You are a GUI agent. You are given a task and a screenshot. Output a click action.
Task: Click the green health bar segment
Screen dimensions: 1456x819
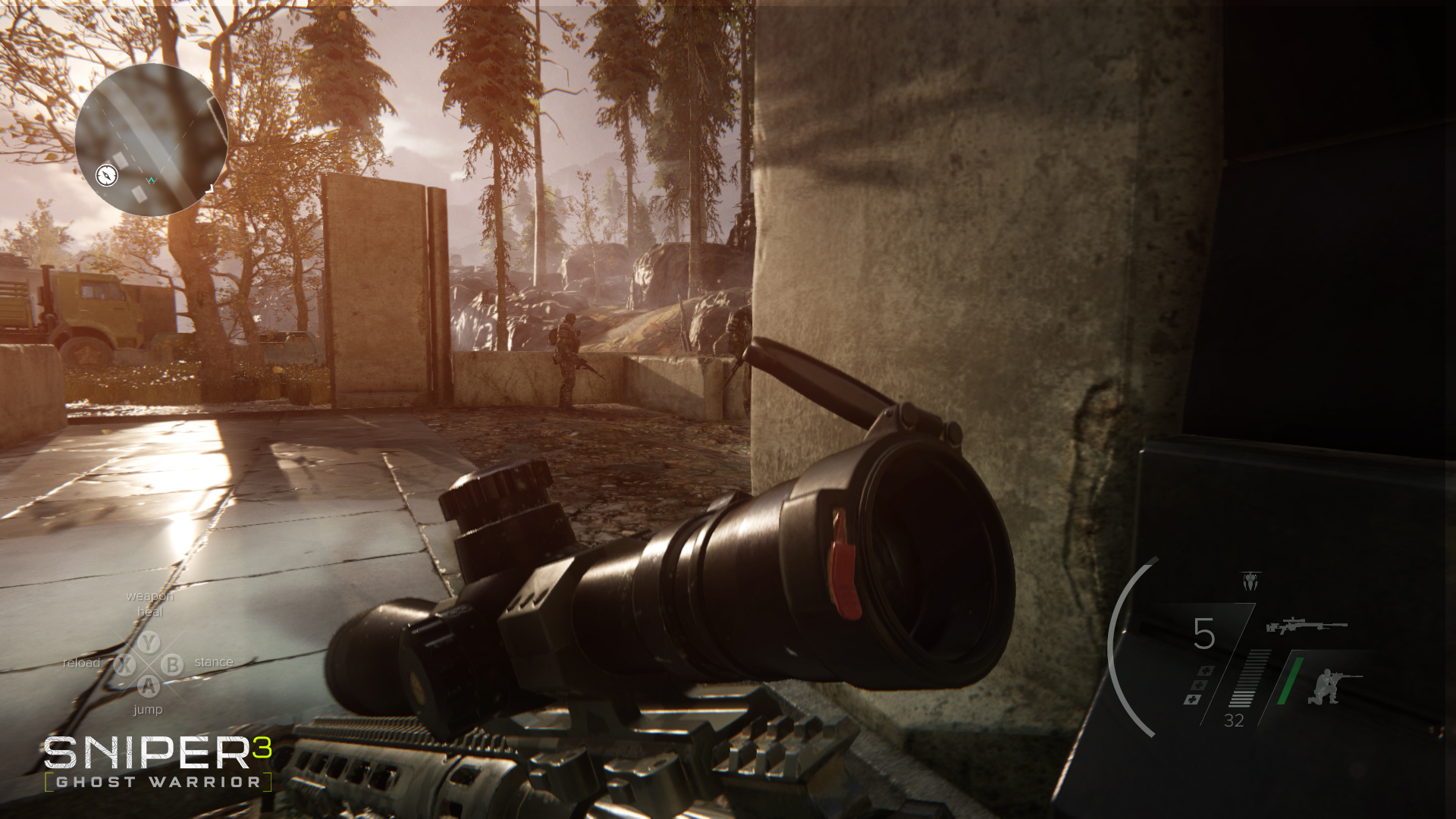pyautogui.click(x=1291, y=680)
